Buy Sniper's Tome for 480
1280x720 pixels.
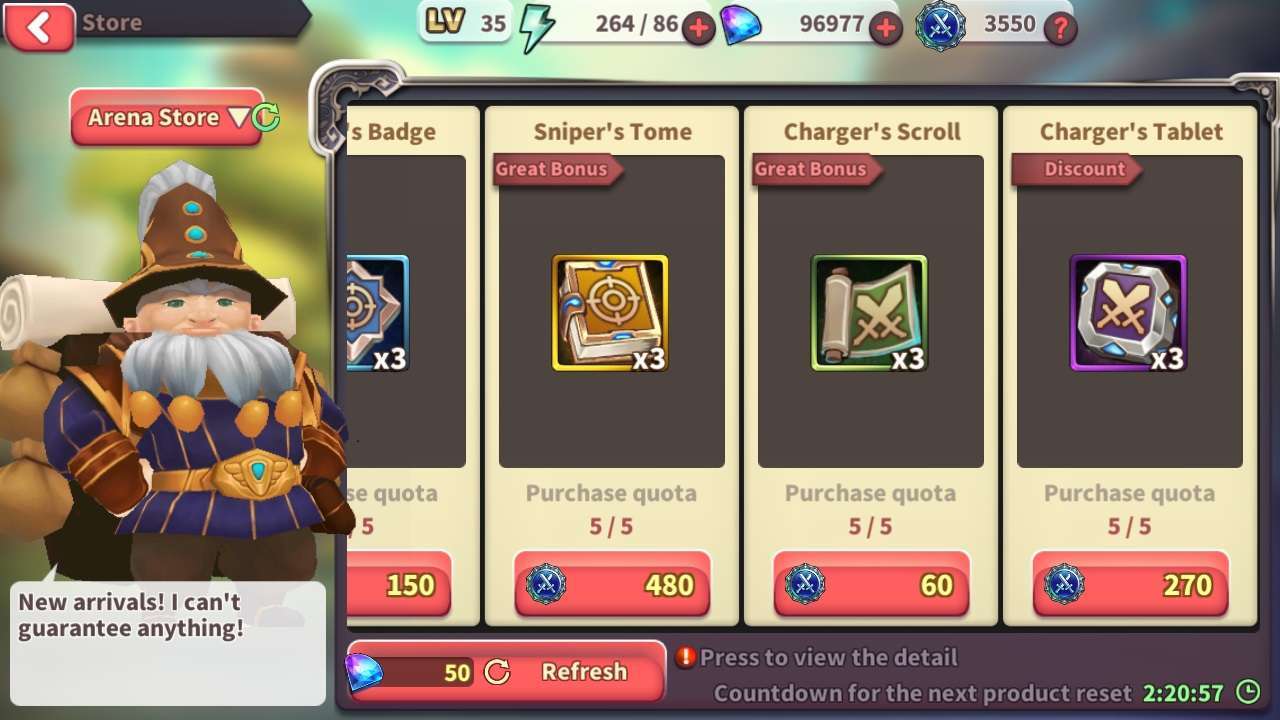[x=612, y=585]
